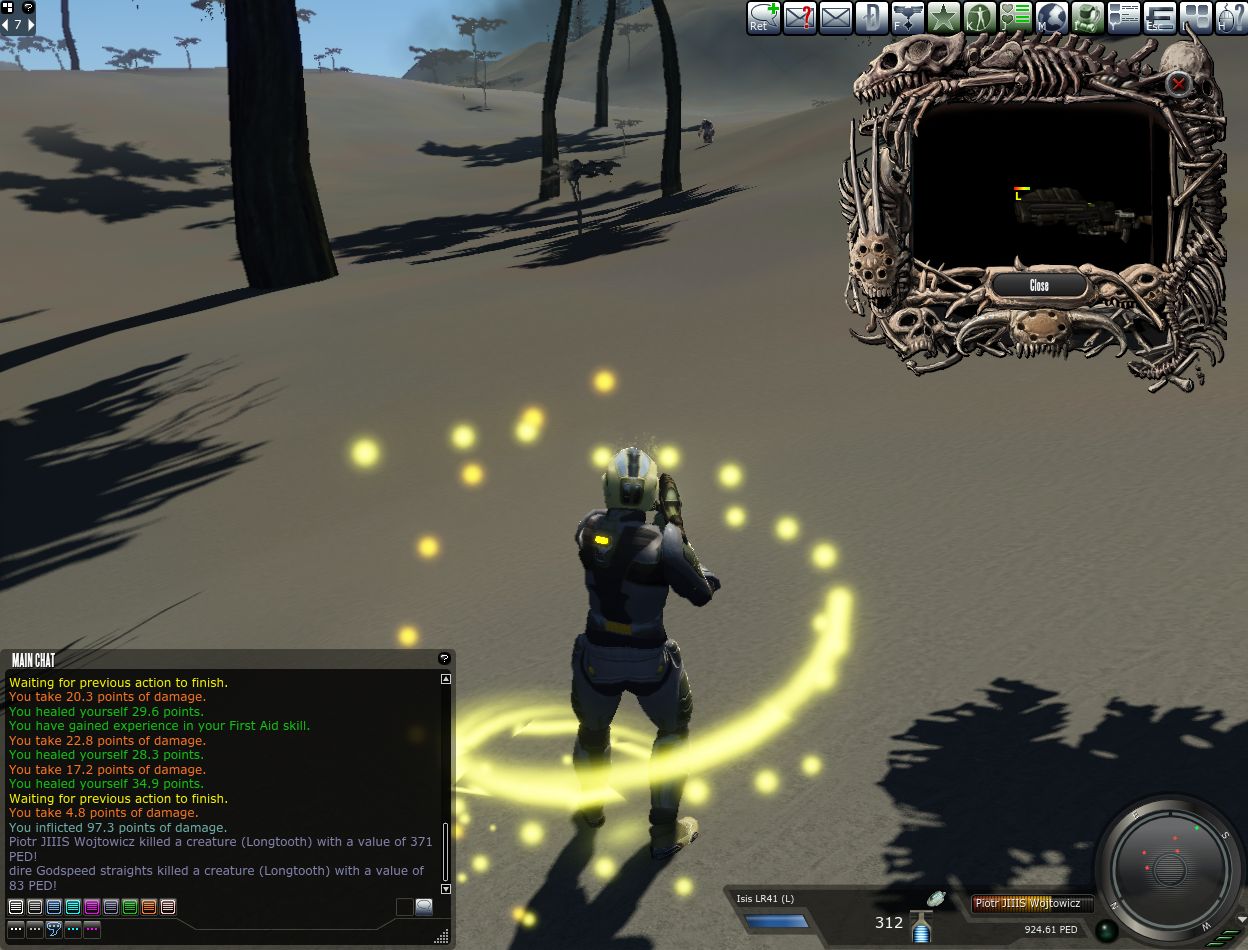Click the red X on the bone frame

coord(1179,84)
